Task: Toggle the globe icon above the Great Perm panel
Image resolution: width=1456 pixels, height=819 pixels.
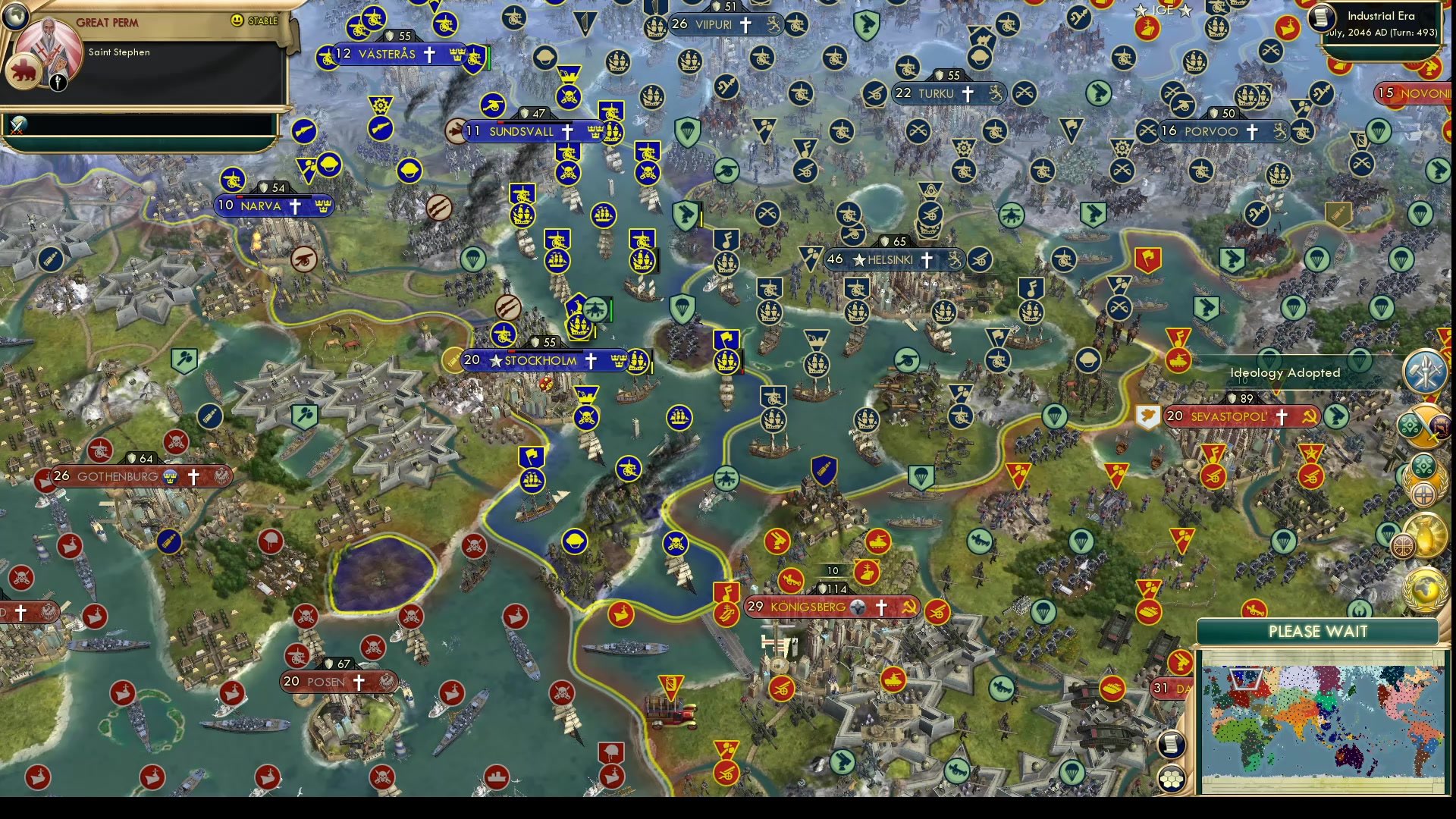Action: [16, 15]
